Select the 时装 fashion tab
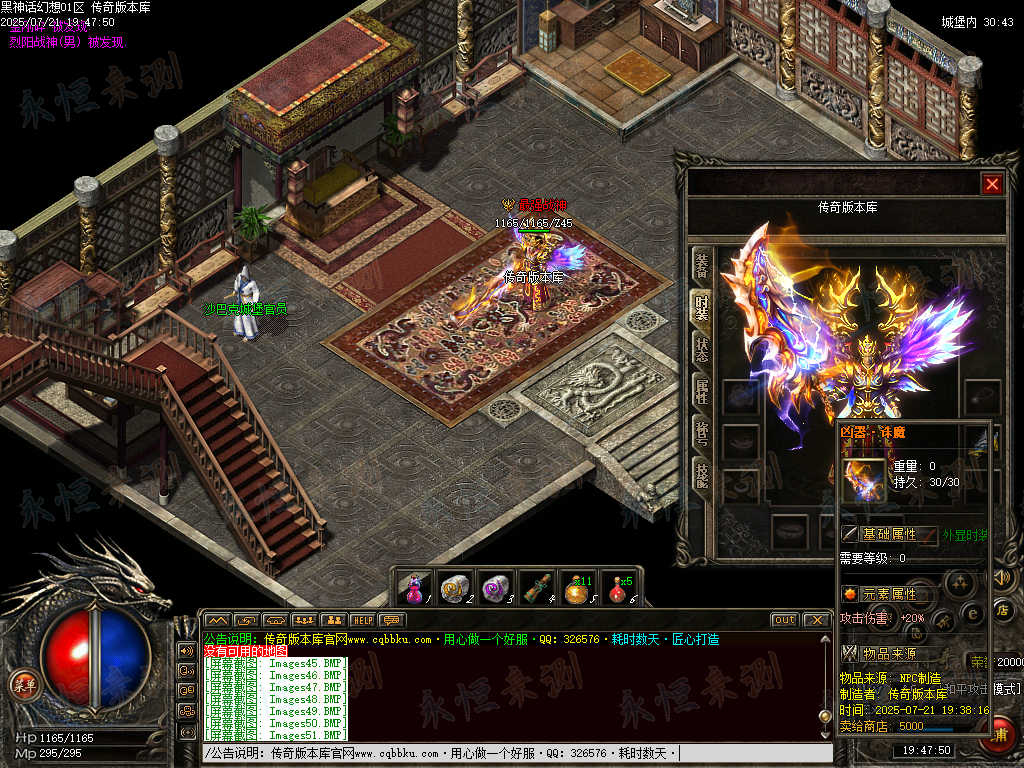 (x=702, y=307)
